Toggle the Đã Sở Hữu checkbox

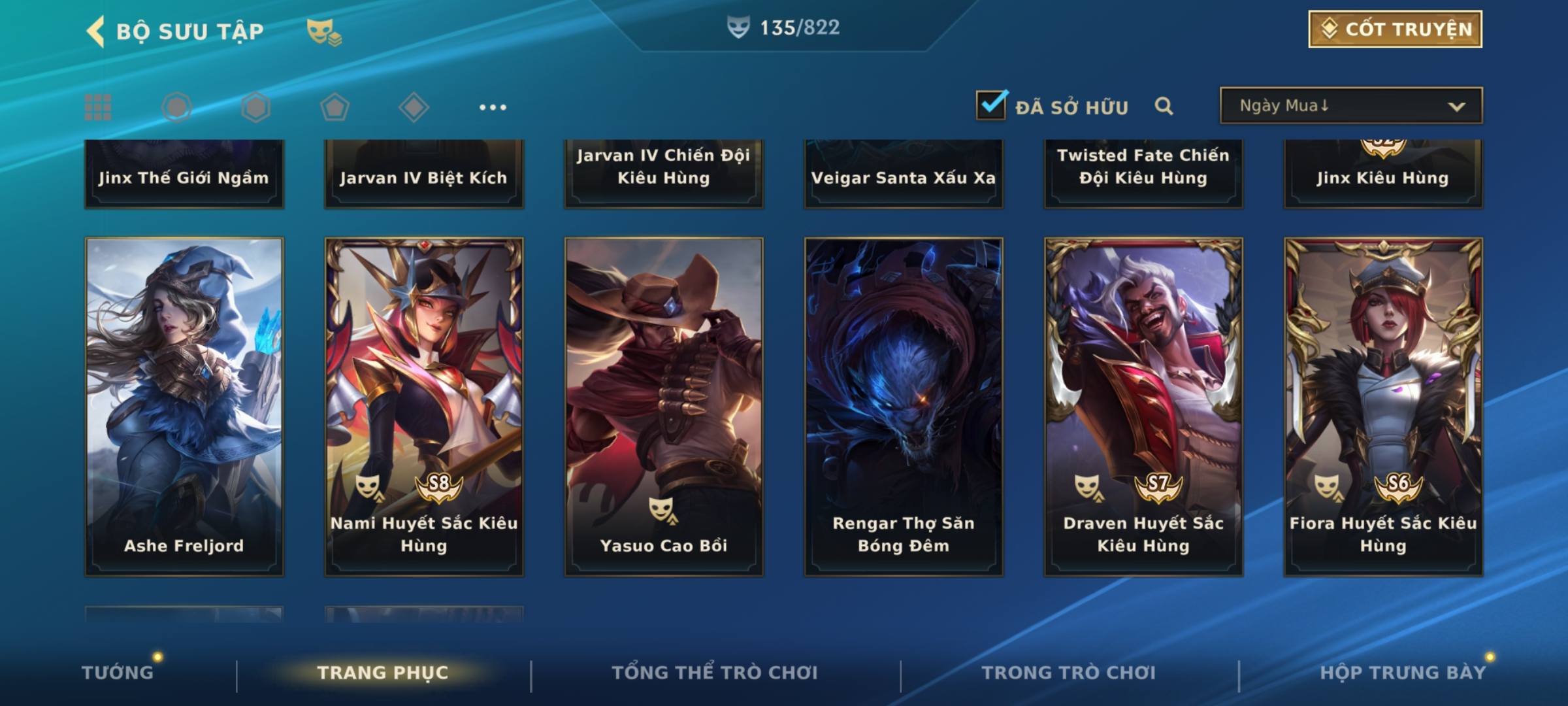coord(991,105)
